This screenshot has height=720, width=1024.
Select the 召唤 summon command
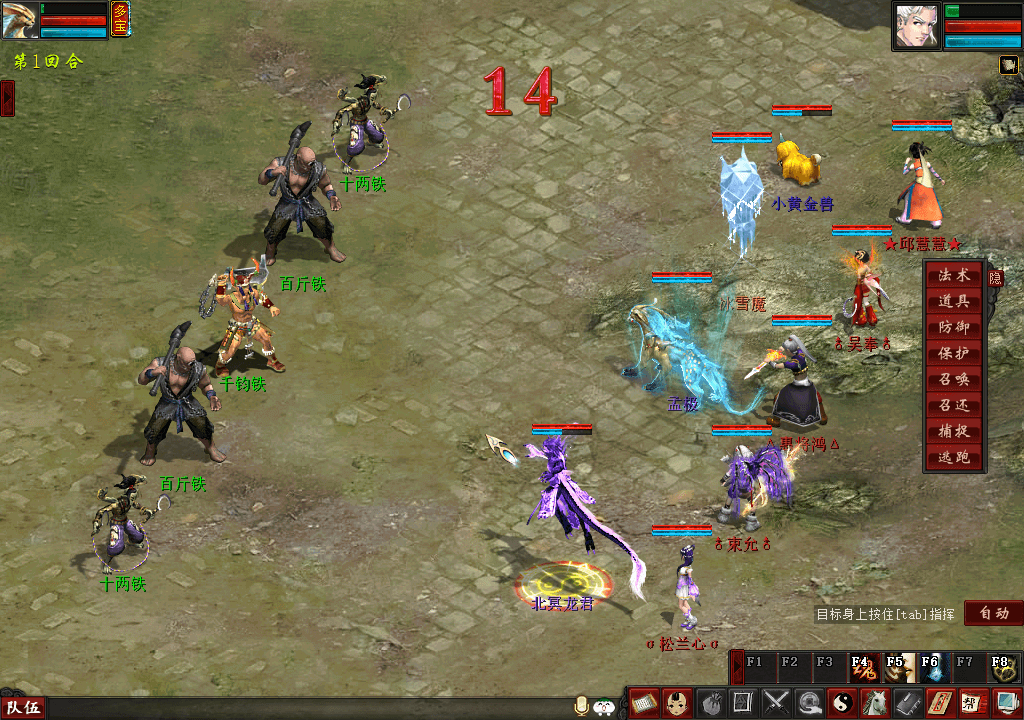pyautogui.click(x=953, y=380)
